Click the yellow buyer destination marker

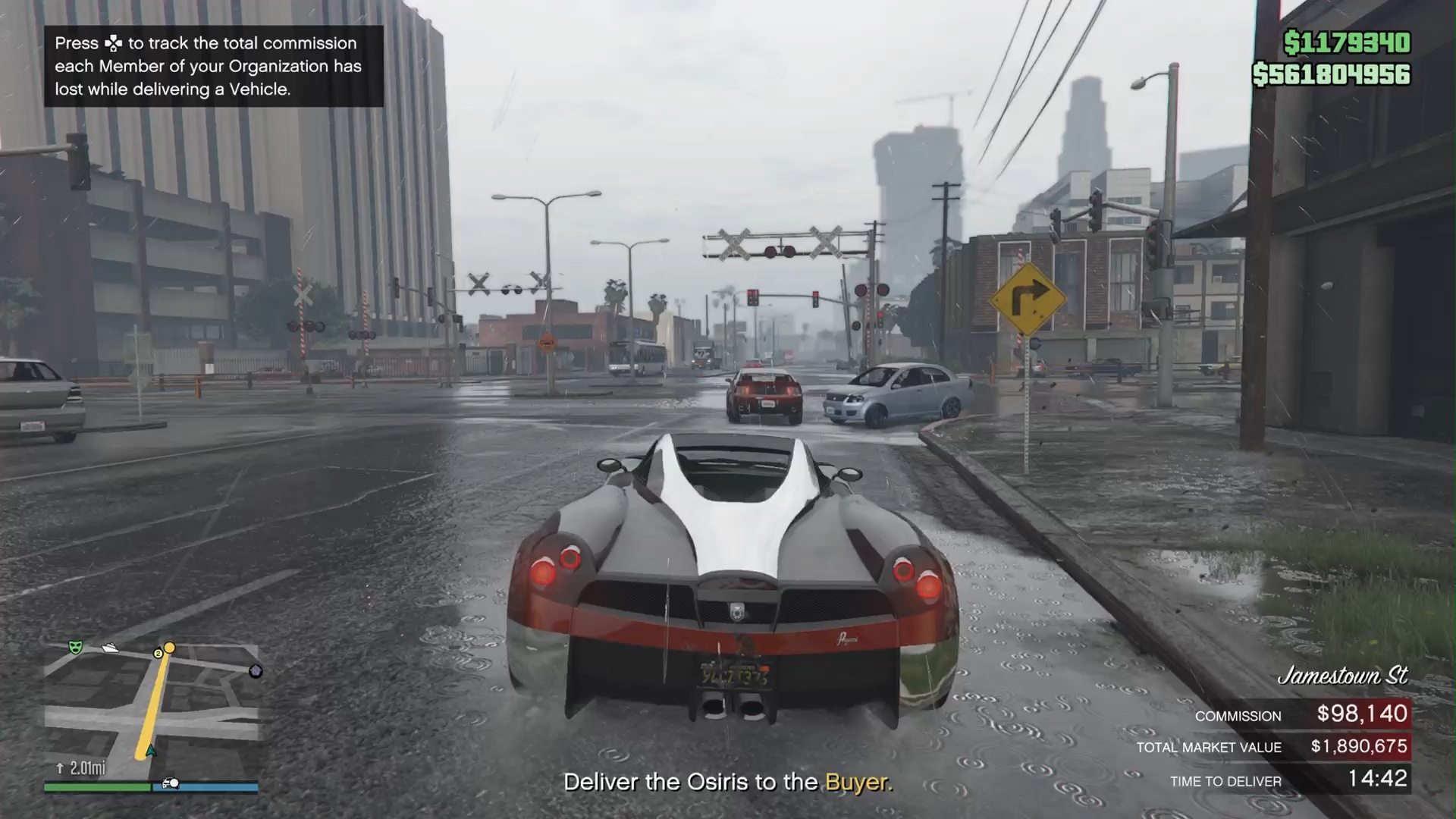(170, 648)
